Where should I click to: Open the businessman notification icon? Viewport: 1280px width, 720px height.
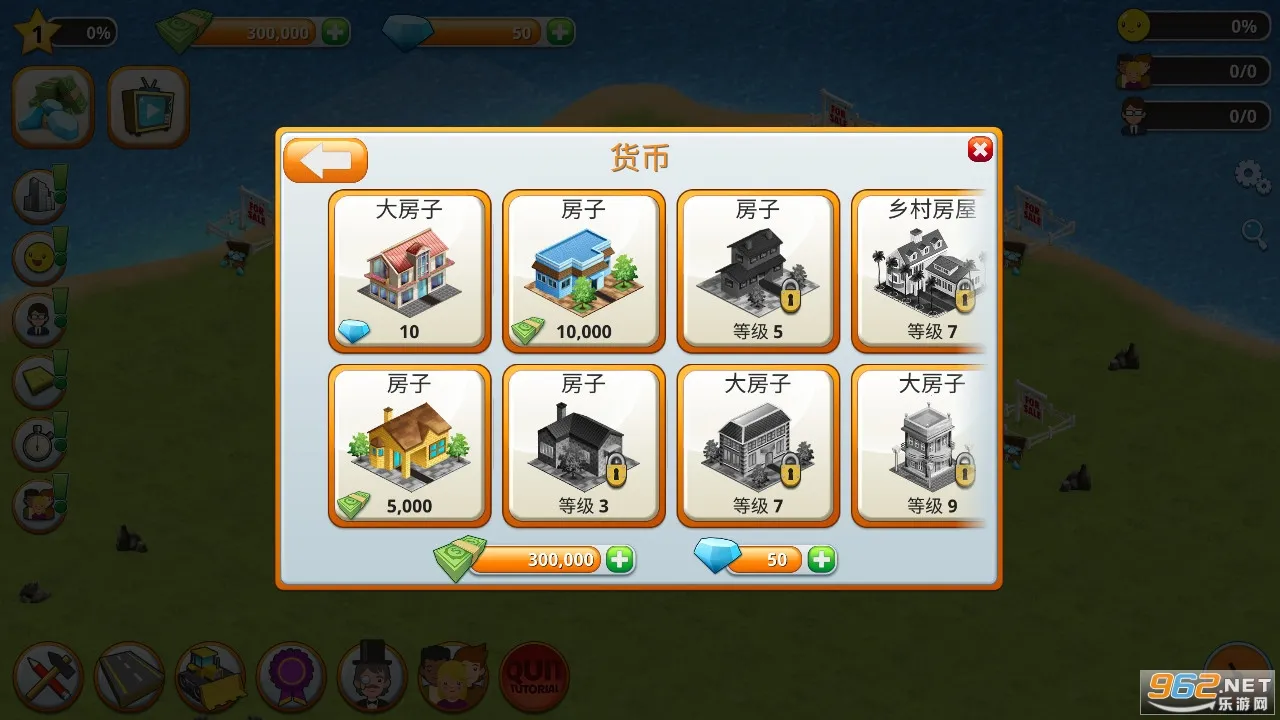pos(38,319)
